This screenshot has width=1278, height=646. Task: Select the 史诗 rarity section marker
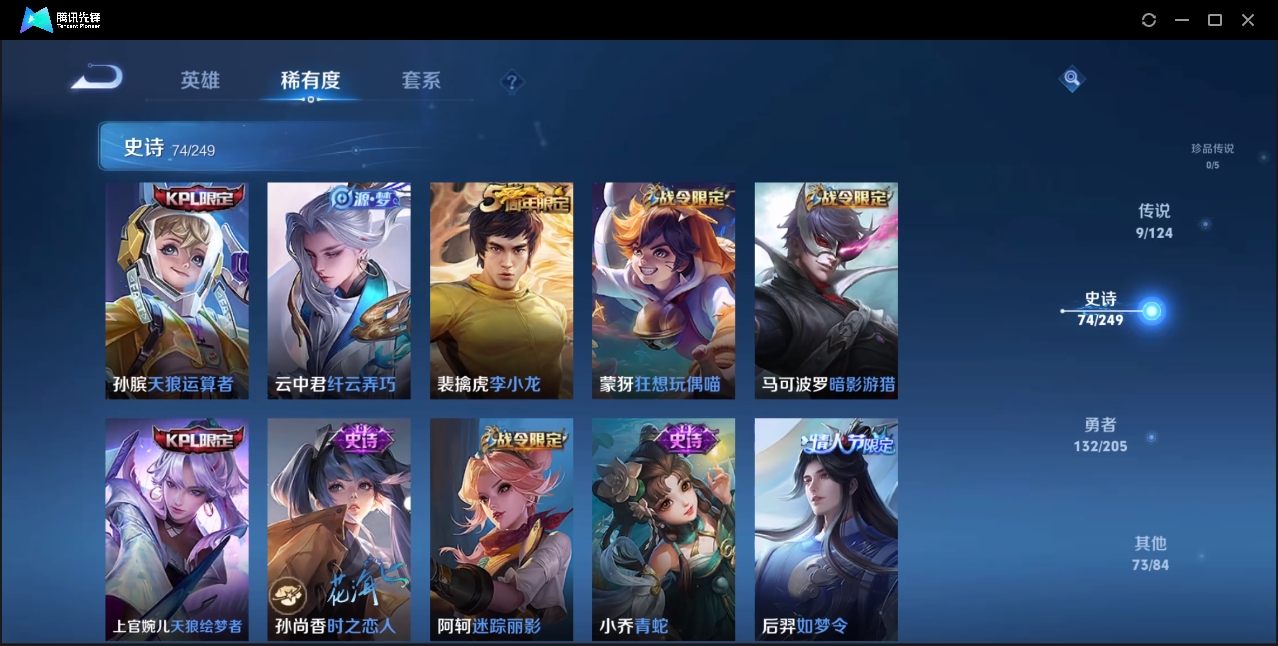point(1152,311)
